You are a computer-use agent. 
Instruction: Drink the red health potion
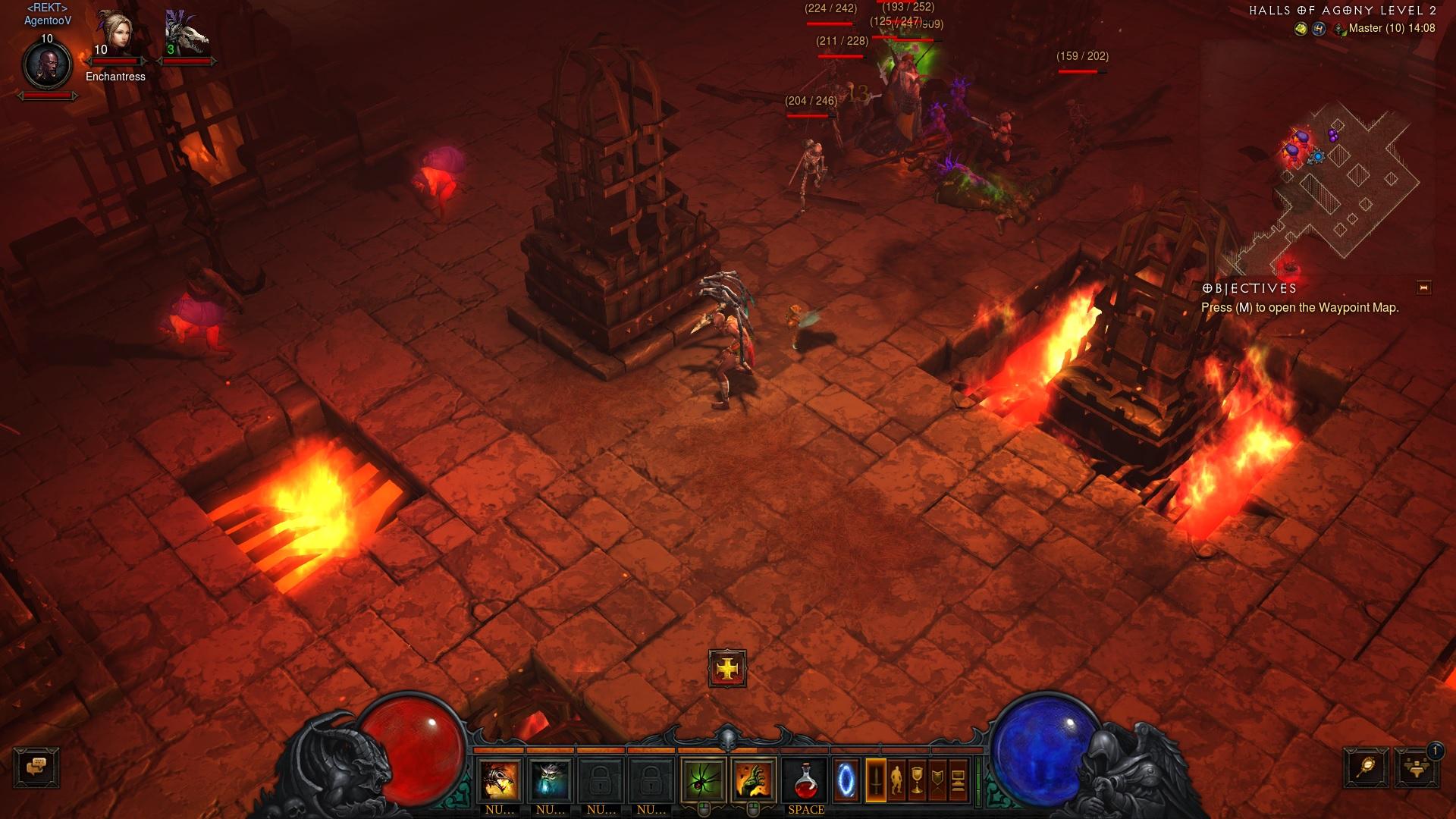pyautogui.click(x=805, y=780)
